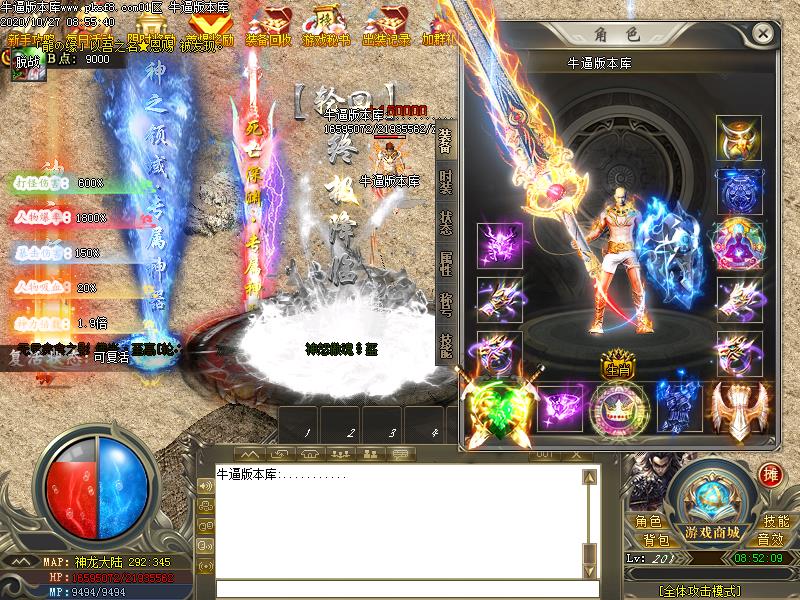Open the 背包 backpack

pos(656,540)
